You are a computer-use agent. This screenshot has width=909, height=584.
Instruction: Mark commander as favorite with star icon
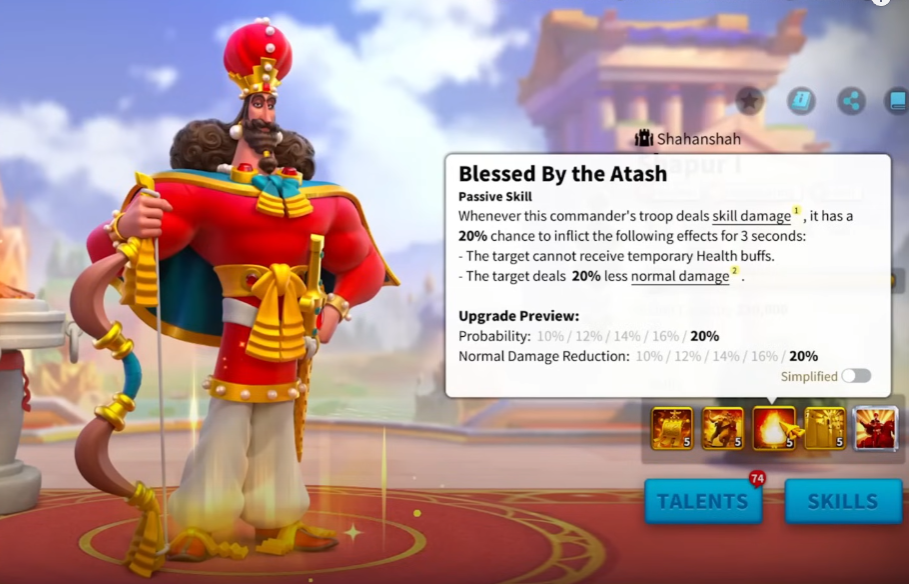(749, 100)
